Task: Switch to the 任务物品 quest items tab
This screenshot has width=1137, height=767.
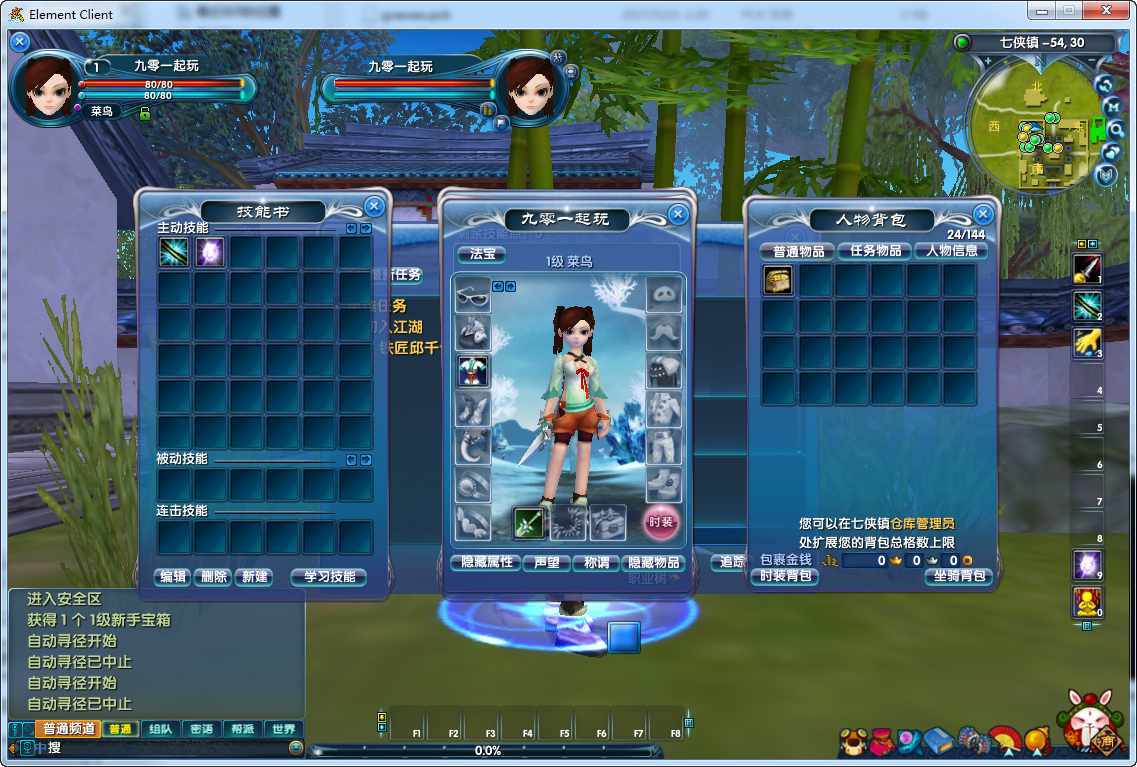Action: pyautogui.click(x=875, y=251)
